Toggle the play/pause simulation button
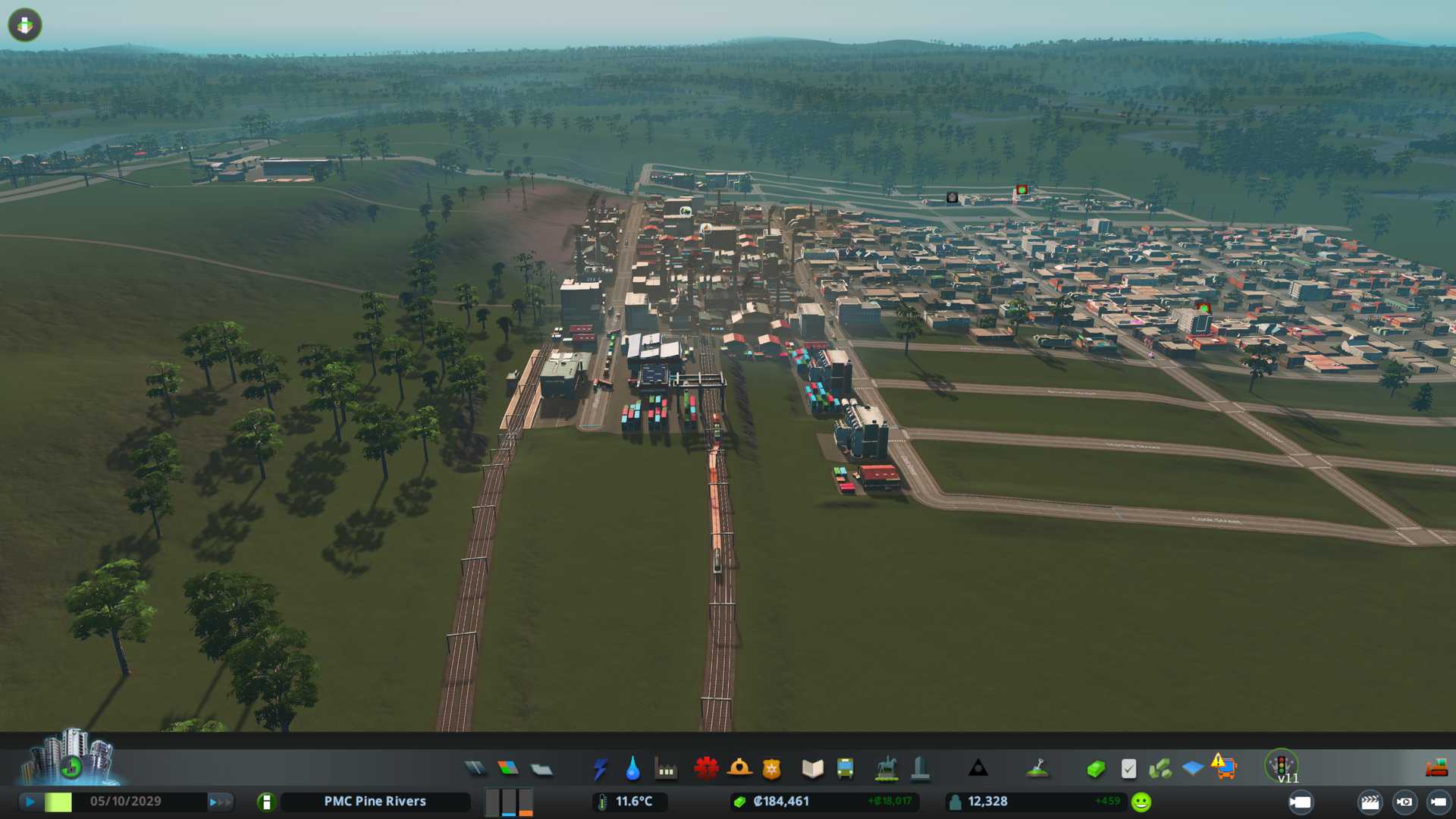Screen dimensions: 1456x819 (x=30, y=802)
